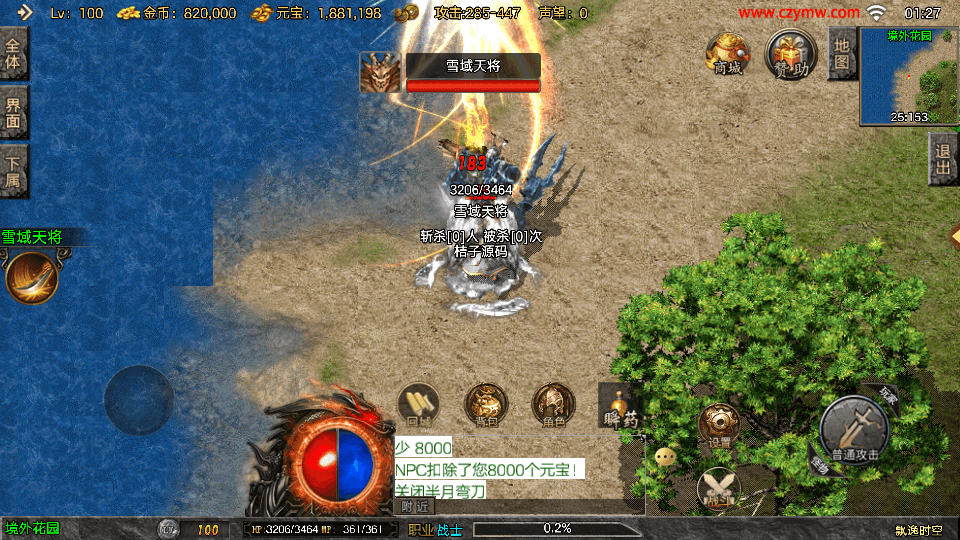960x540 pixels.
Task: Select the 雪域天将 target portrait
Action: pos(380,73)
